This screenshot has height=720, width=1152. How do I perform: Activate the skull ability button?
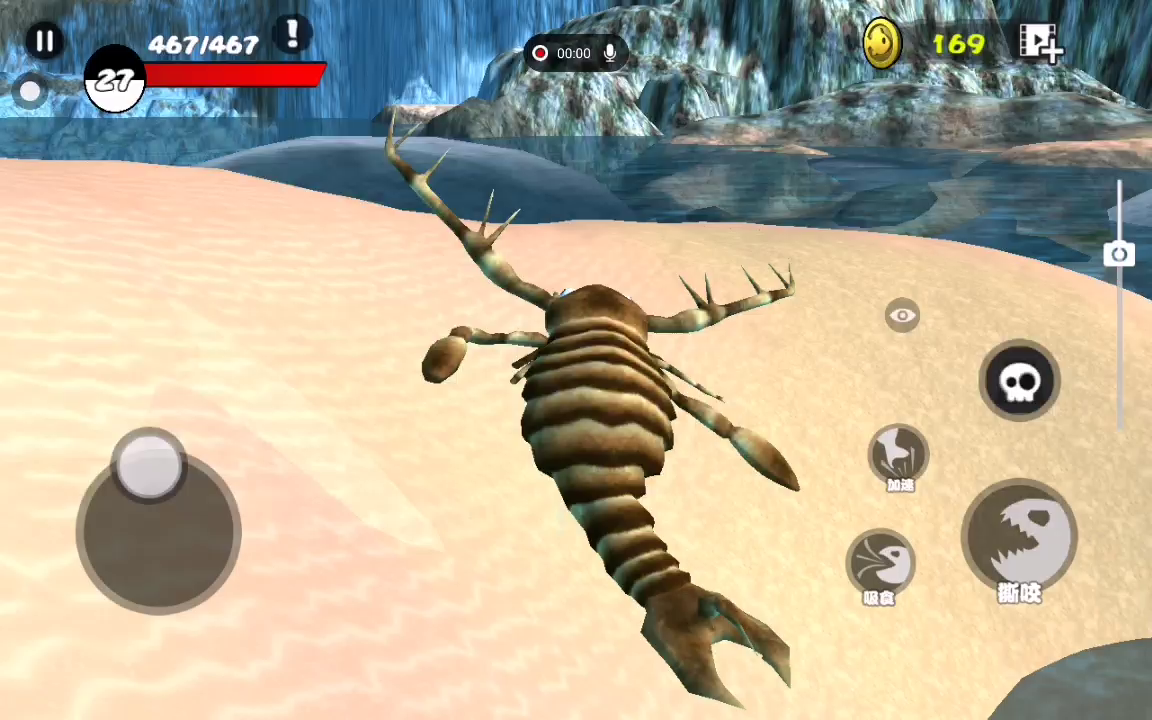coord(1018,381)
